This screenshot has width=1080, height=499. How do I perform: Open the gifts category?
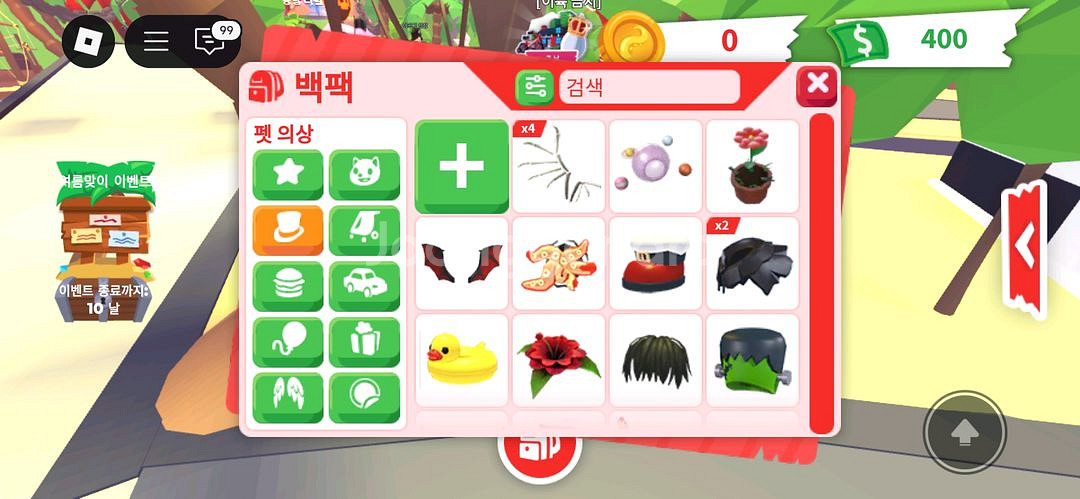coord(364,343)
